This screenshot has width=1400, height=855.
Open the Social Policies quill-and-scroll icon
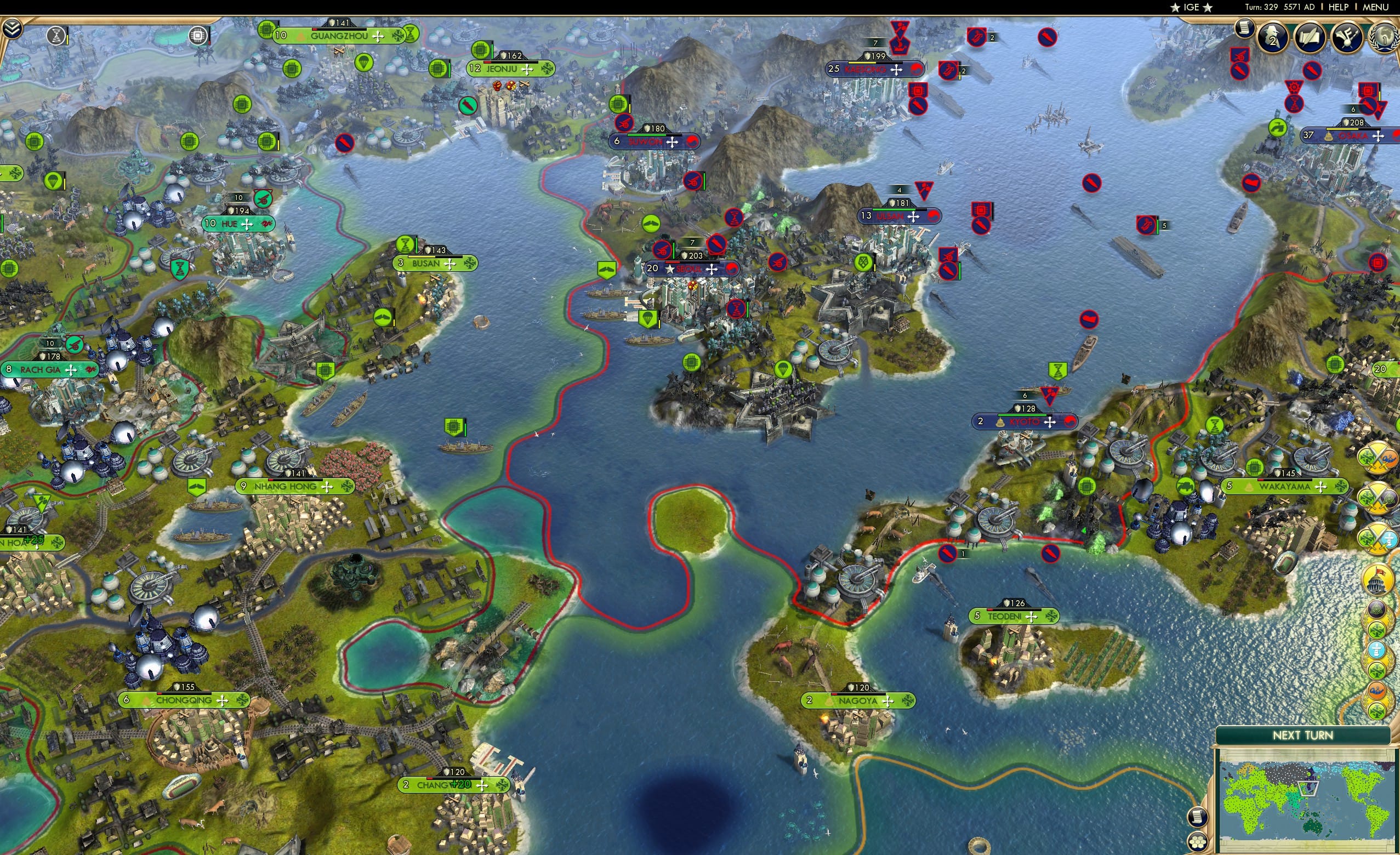tap(1308, 37)
